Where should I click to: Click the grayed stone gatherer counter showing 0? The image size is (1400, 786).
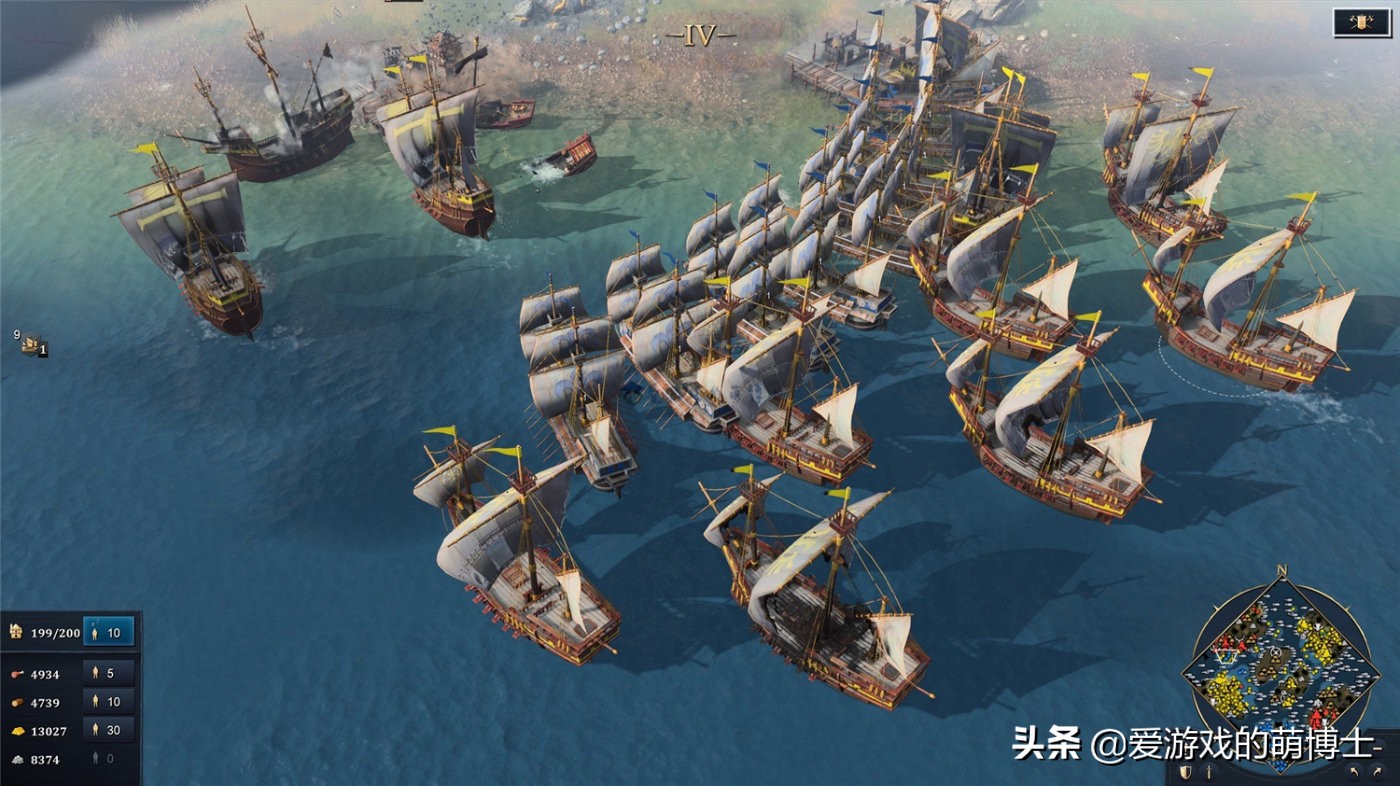[101, 758]
